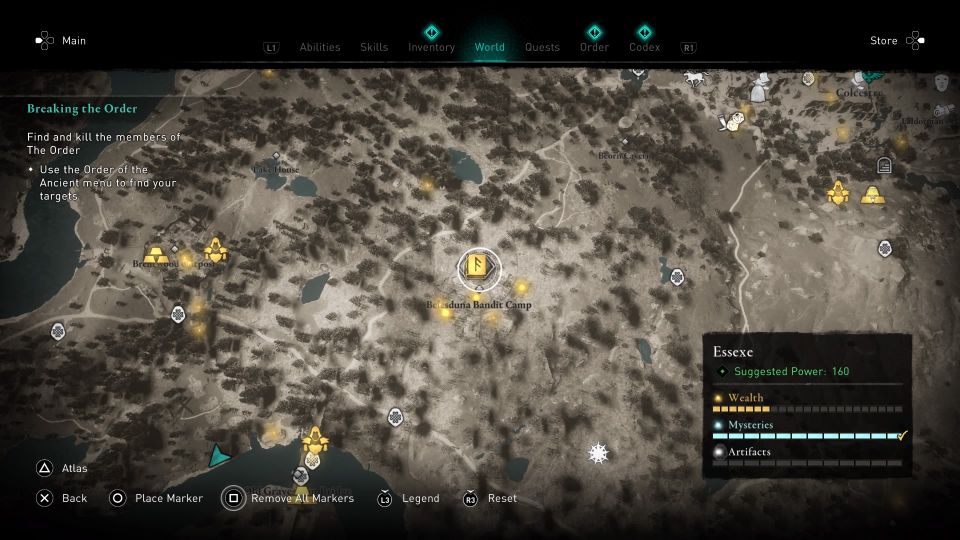Image resolution: width=960 pixels, height=540 pixels.
Task: Select the Beladuria Bandit Camp marker
Action: tap(479, 267)
